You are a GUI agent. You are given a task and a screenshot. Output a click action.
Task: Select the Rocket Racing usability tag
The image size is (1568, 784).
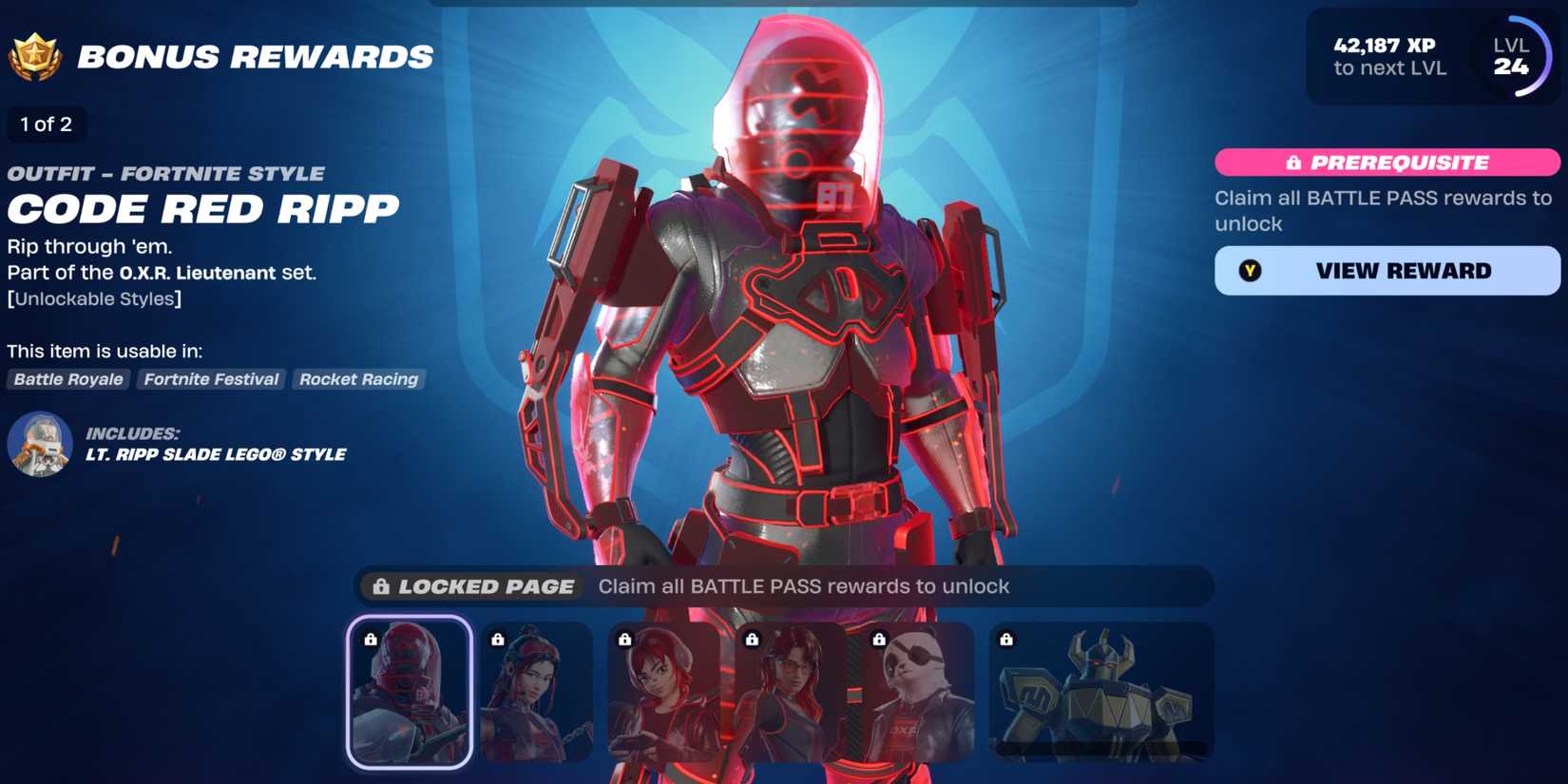[358, 379]
